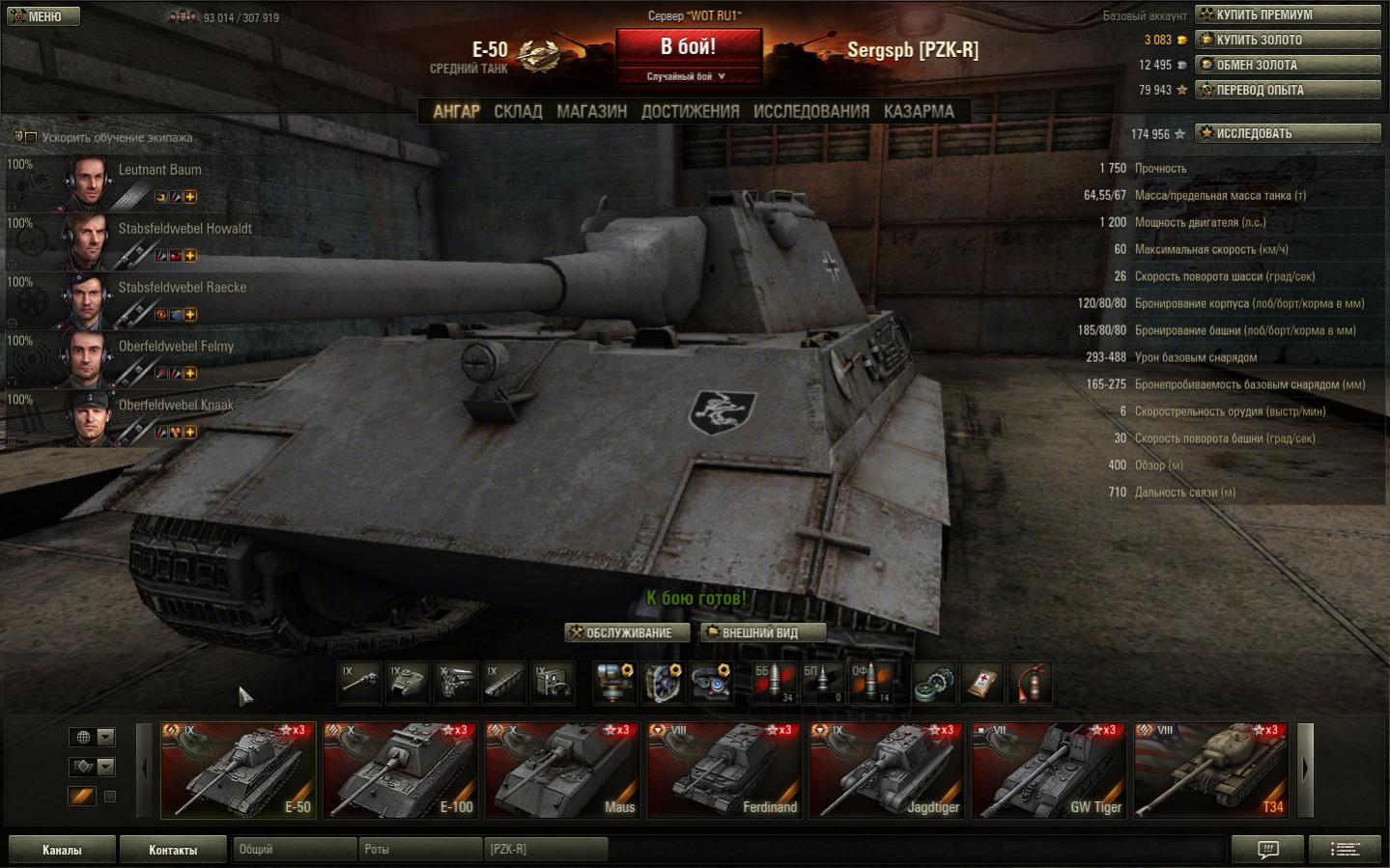Select the fire extinguisher consumable slot

(1031, 684)
